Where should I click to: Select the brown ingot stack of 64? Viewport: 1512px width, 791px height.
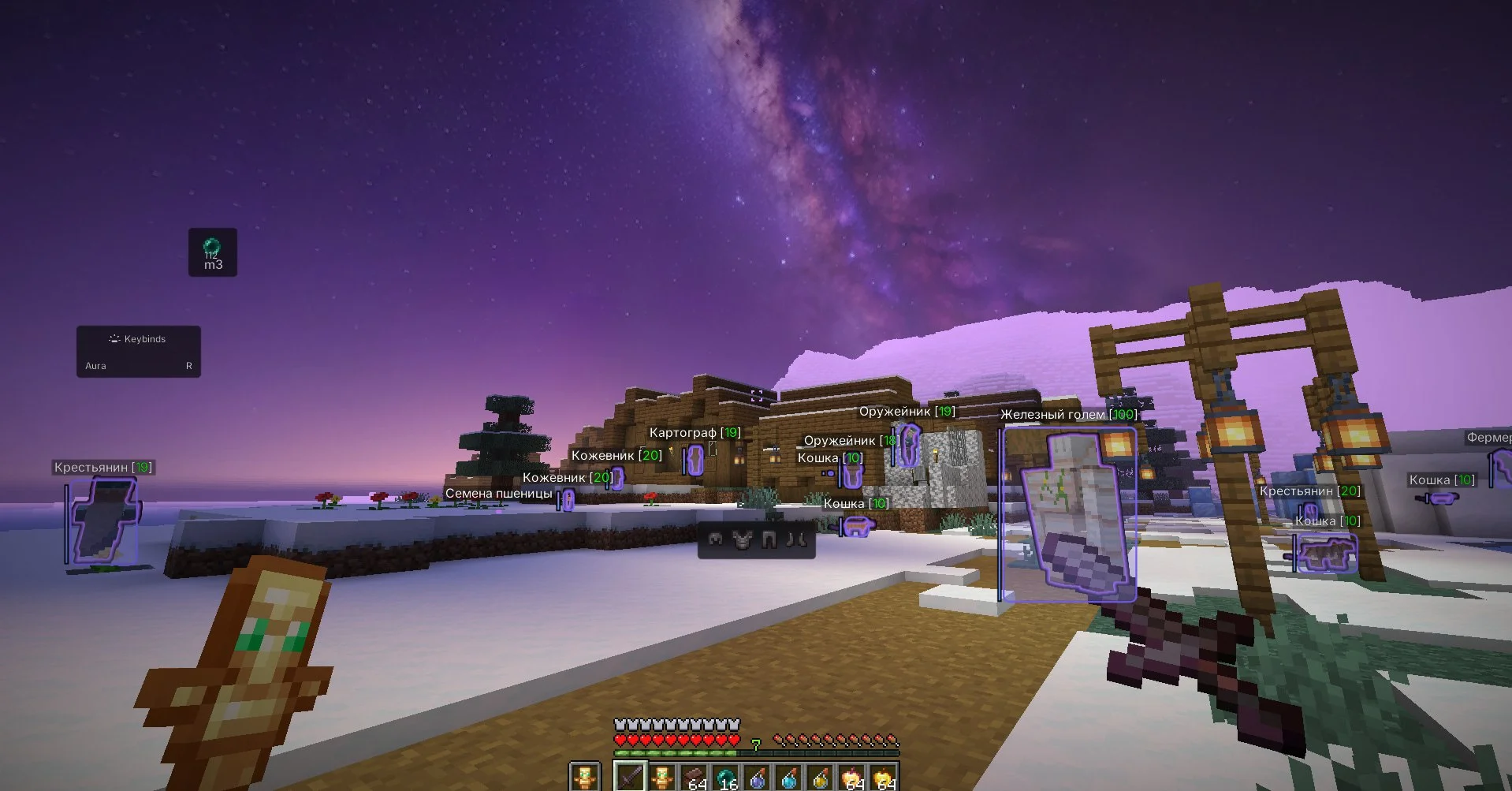(x=694, y=777)
